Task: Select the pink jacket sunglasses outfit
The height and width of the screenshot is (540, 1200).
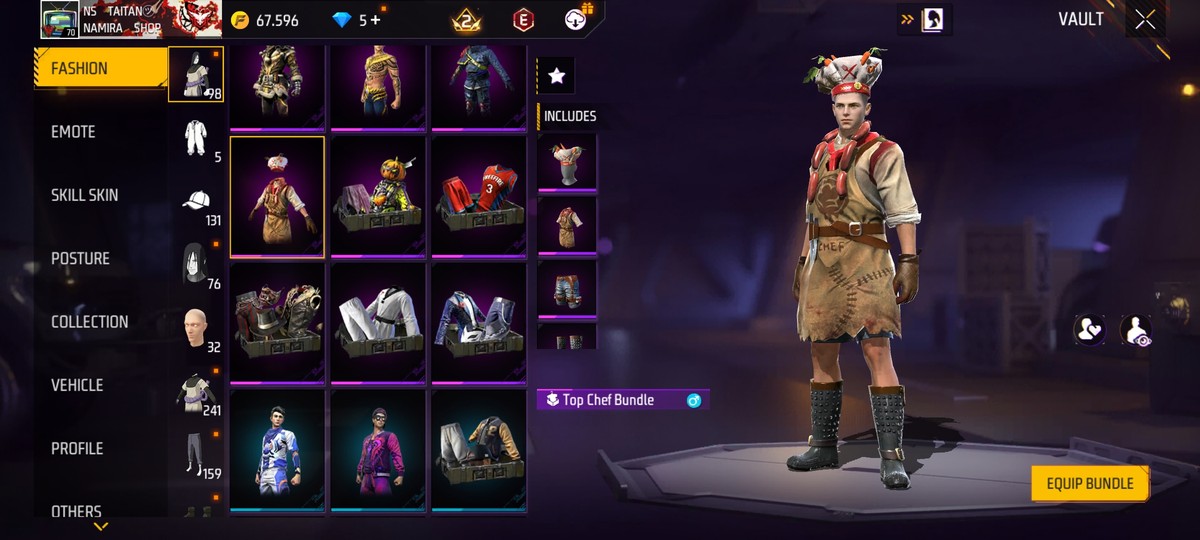Action: click(378, 448)
